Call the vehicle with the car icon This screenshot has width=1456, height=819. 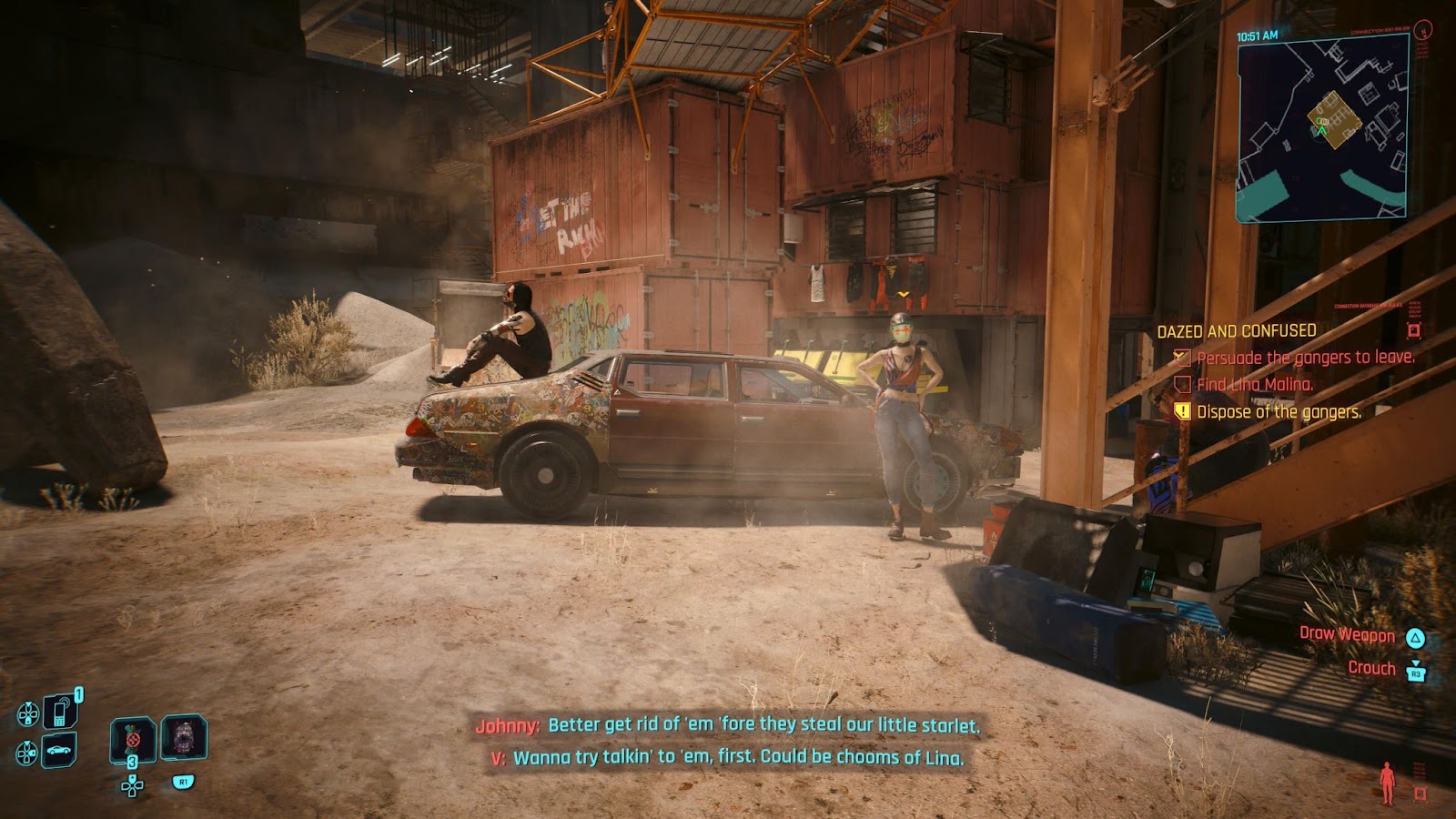(x=59, y=751)
